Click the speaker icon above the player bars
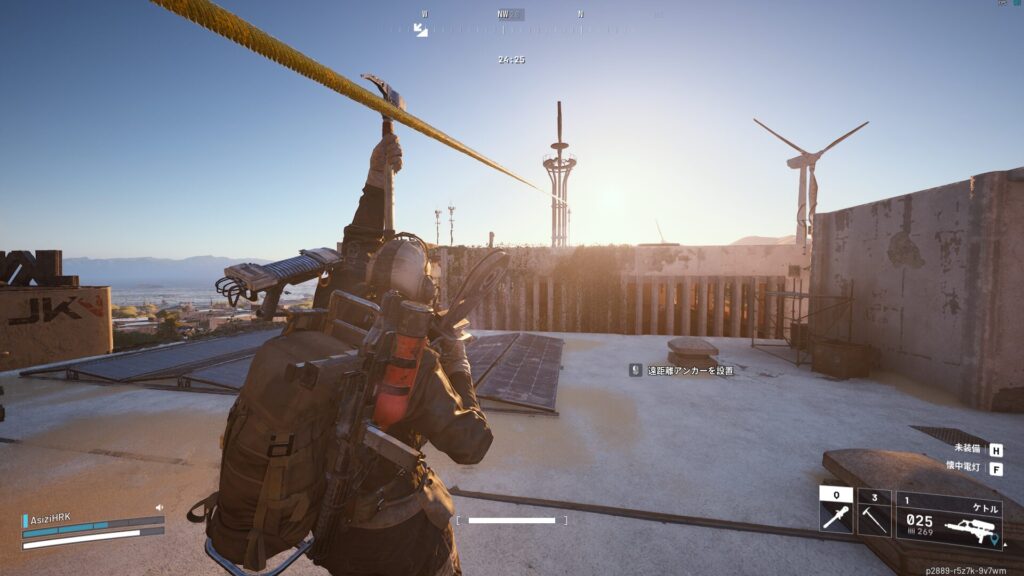This screenshot has width=1024, height=576. [x=159, y=508]
